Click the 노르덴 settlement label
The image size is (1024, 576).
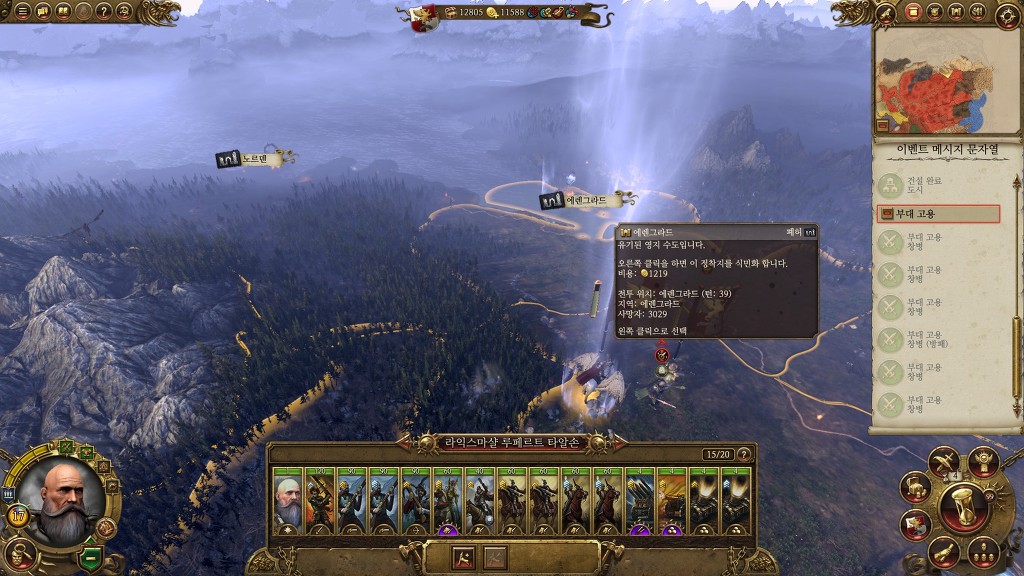[256, 159]
